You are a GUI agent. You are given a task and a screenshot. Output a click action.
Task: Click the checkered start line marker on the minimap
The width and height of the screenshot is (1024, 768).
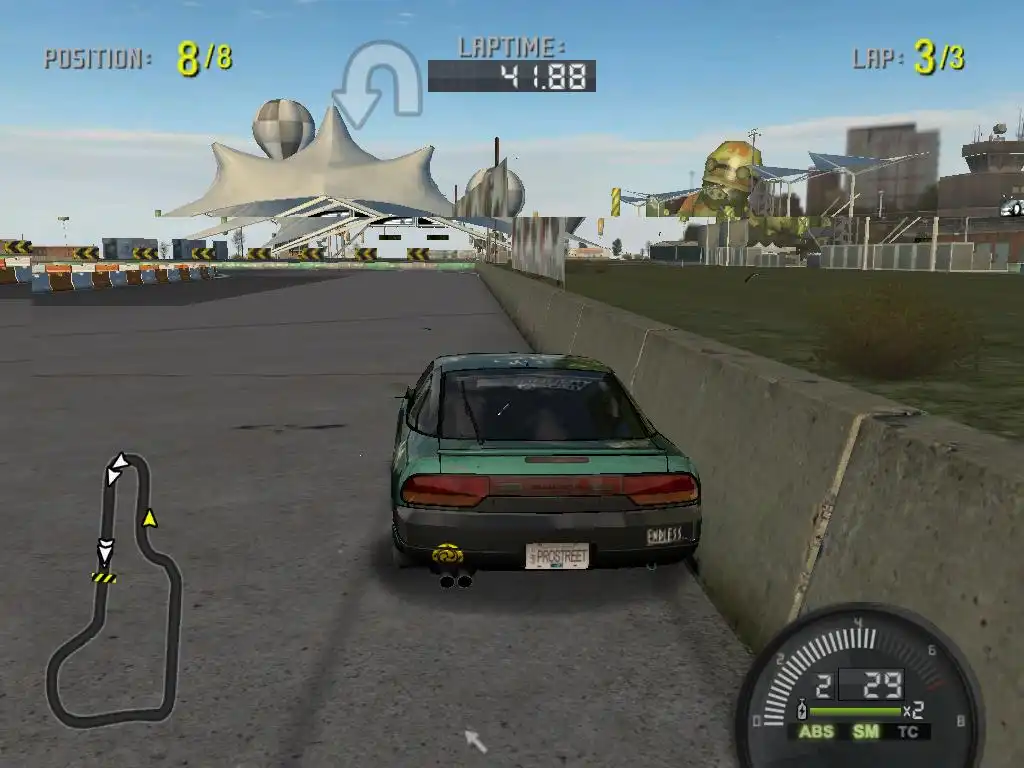(x=104, y=577)
